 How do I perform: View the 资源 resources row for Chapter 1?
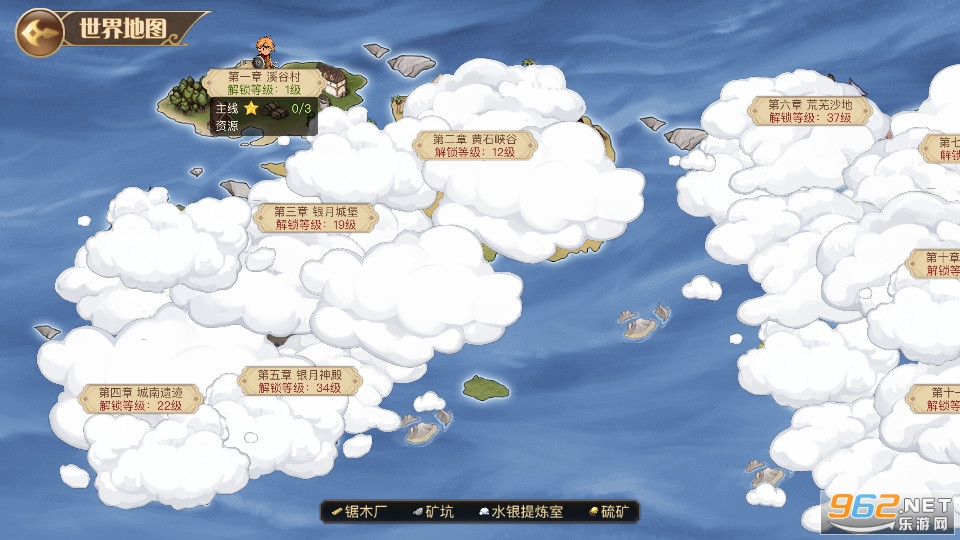(228, 126)
